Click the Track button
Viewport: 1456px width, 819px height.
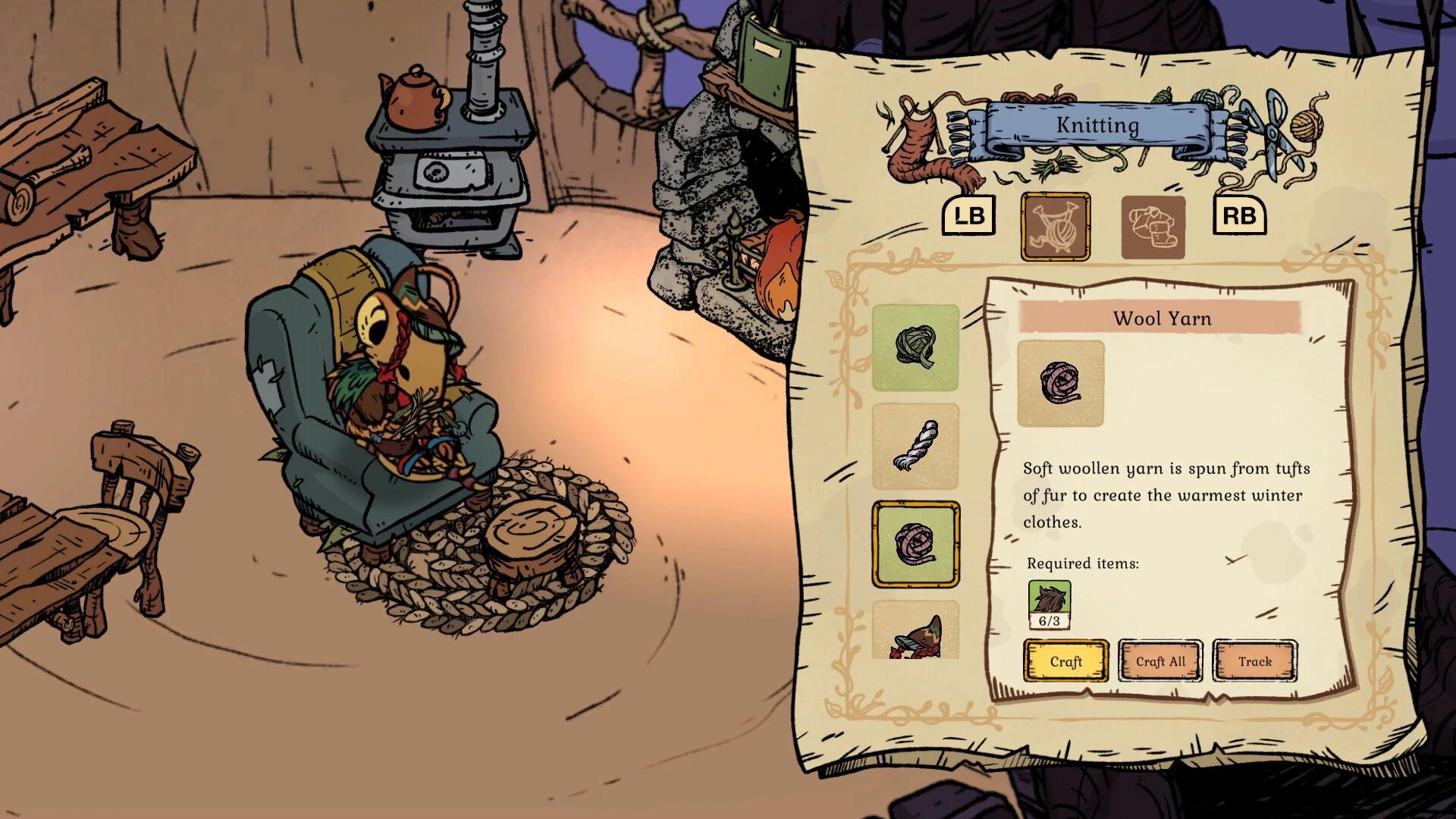point(1255,661)
